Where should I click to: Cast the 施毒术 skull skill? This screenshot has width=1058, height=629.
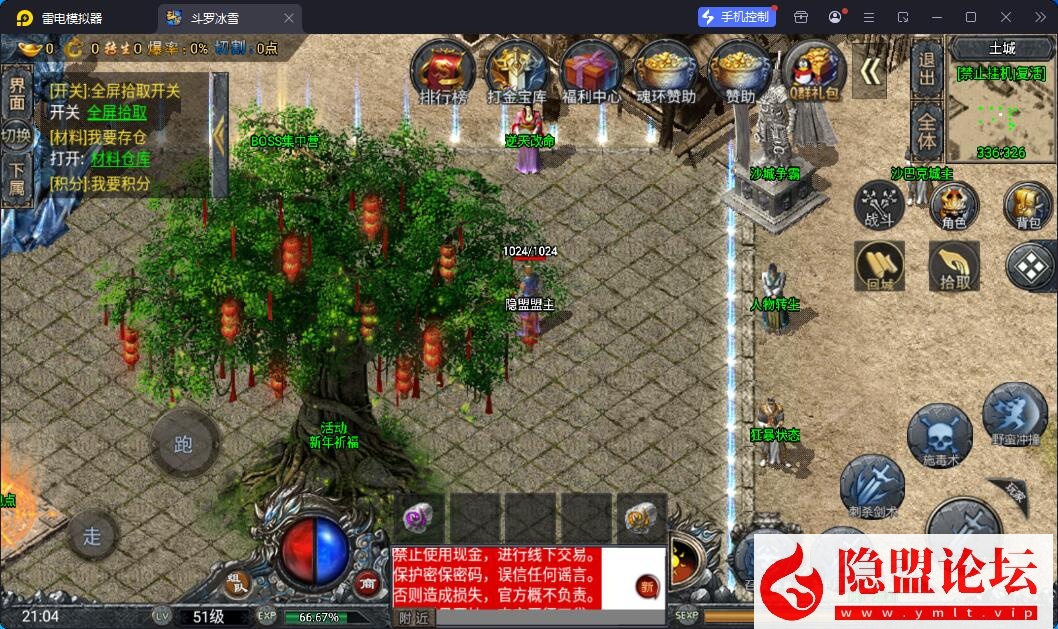940,437
